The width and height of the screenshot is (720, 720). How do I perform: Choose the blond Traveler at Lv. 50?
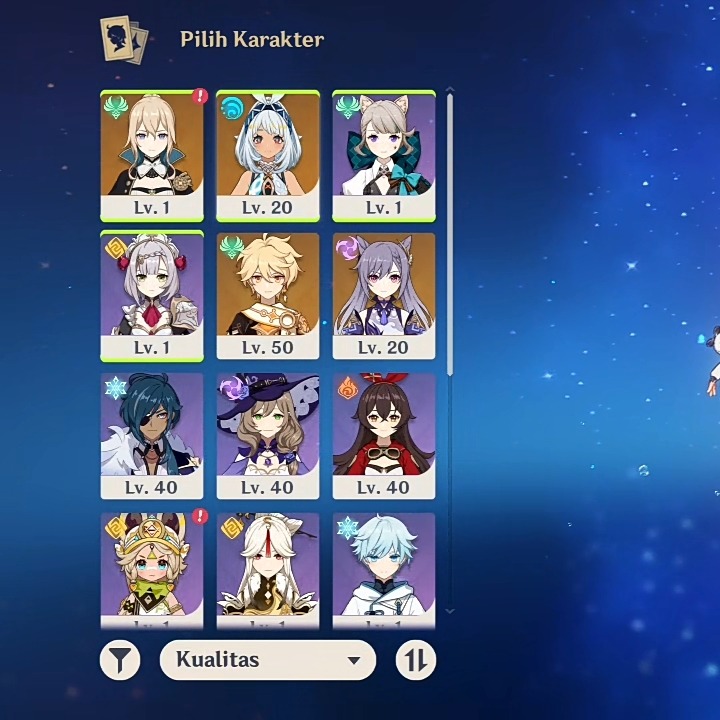point(268,295)
